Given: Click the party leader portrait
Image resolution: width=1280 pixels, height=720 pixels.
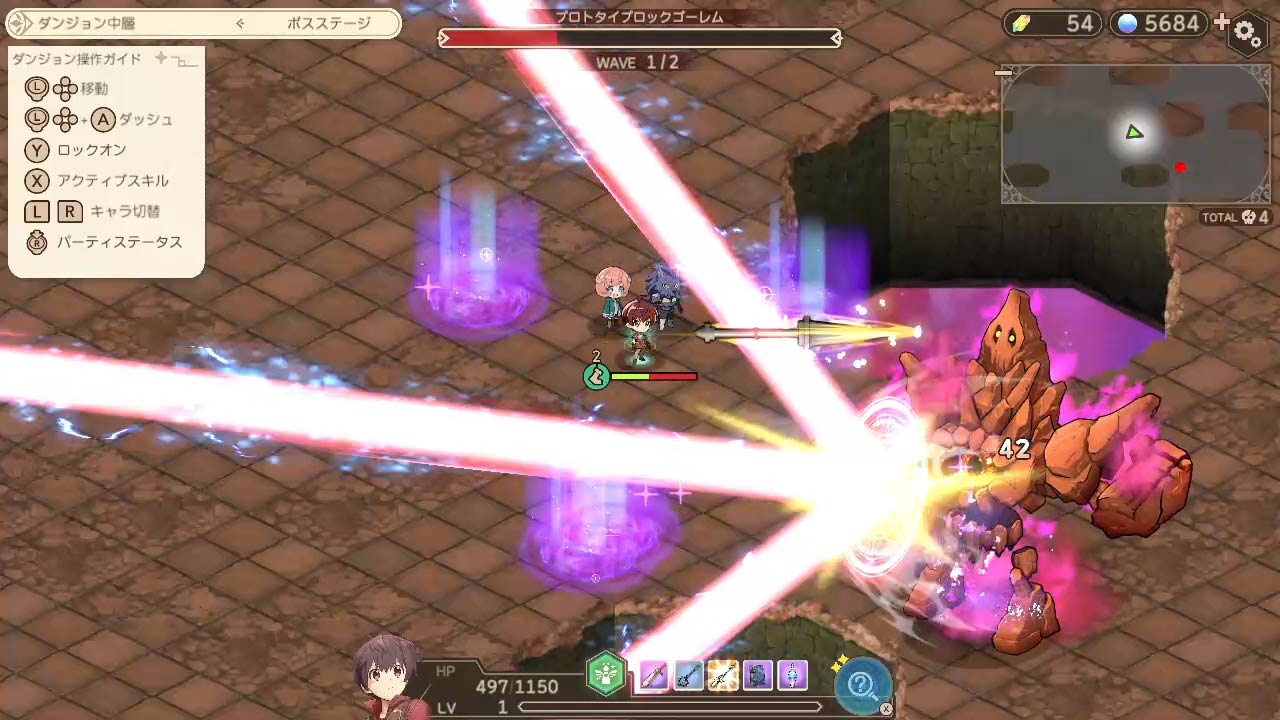Looking at the screenshot, I should [387, 677].
